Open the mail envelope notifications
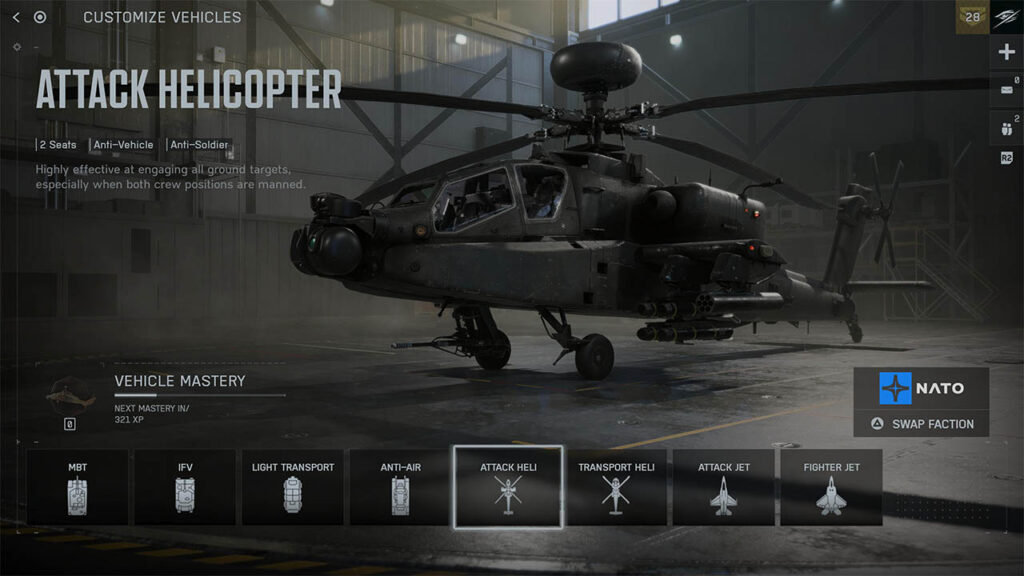This screenshot has width=1024, height=576. [1006, 90]
